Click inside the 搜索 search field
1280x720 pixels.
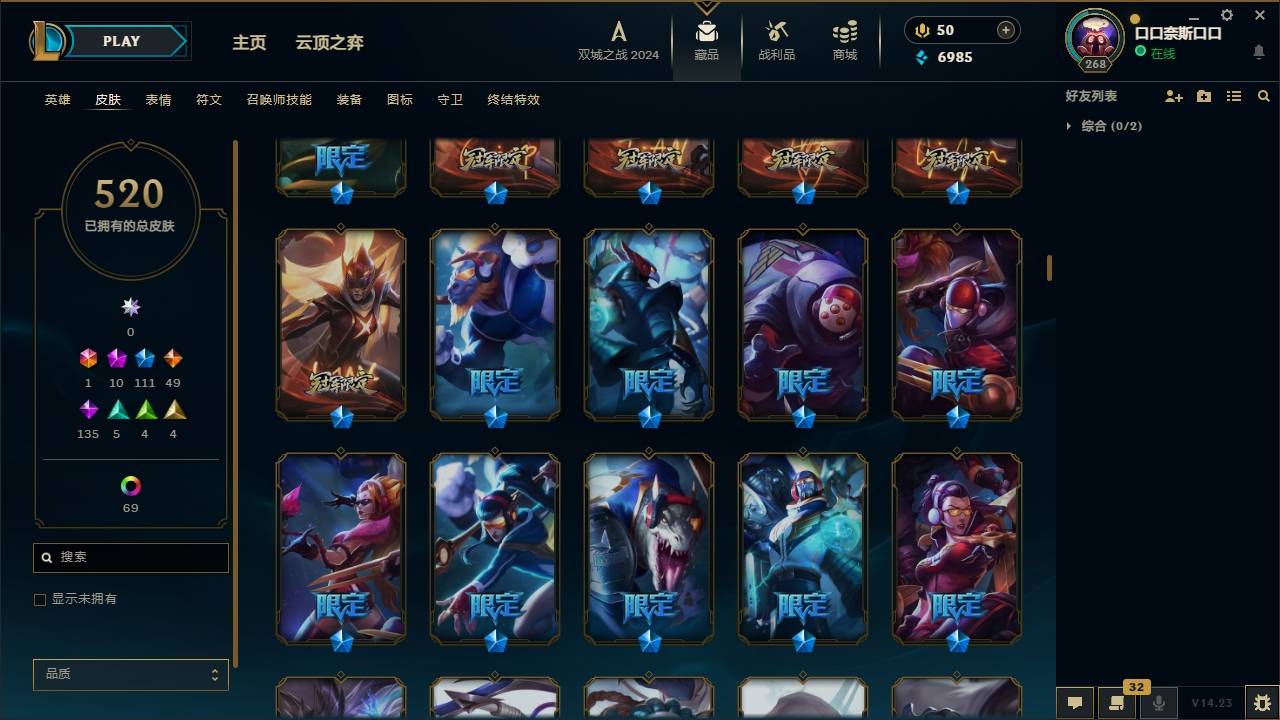[130, 557]
